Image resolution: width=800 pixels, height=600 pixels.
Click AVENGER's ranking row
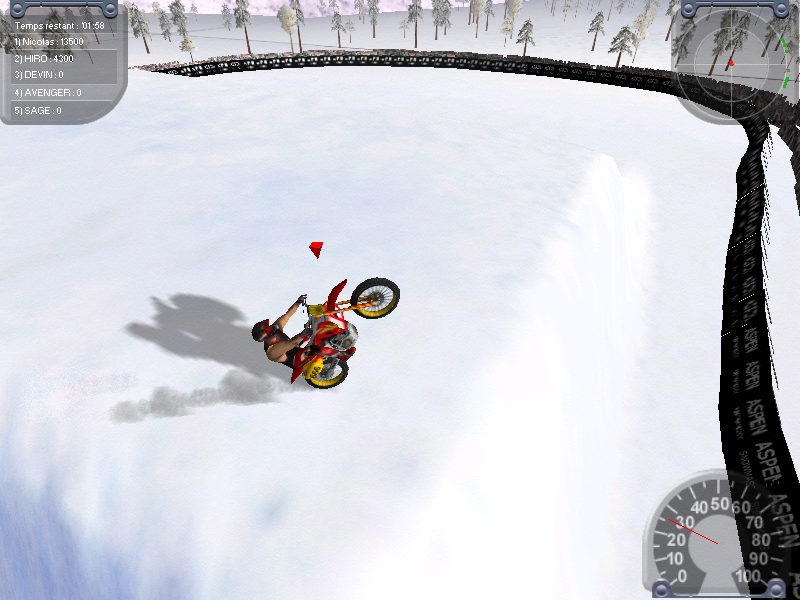click(x=48, y=93)
